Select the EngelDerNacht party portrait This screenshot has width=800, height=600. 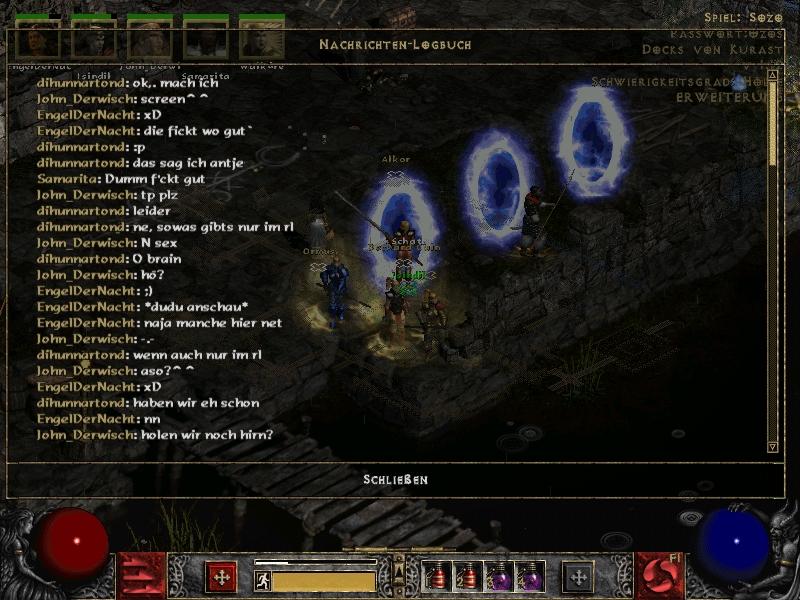(x=38, y=40)
